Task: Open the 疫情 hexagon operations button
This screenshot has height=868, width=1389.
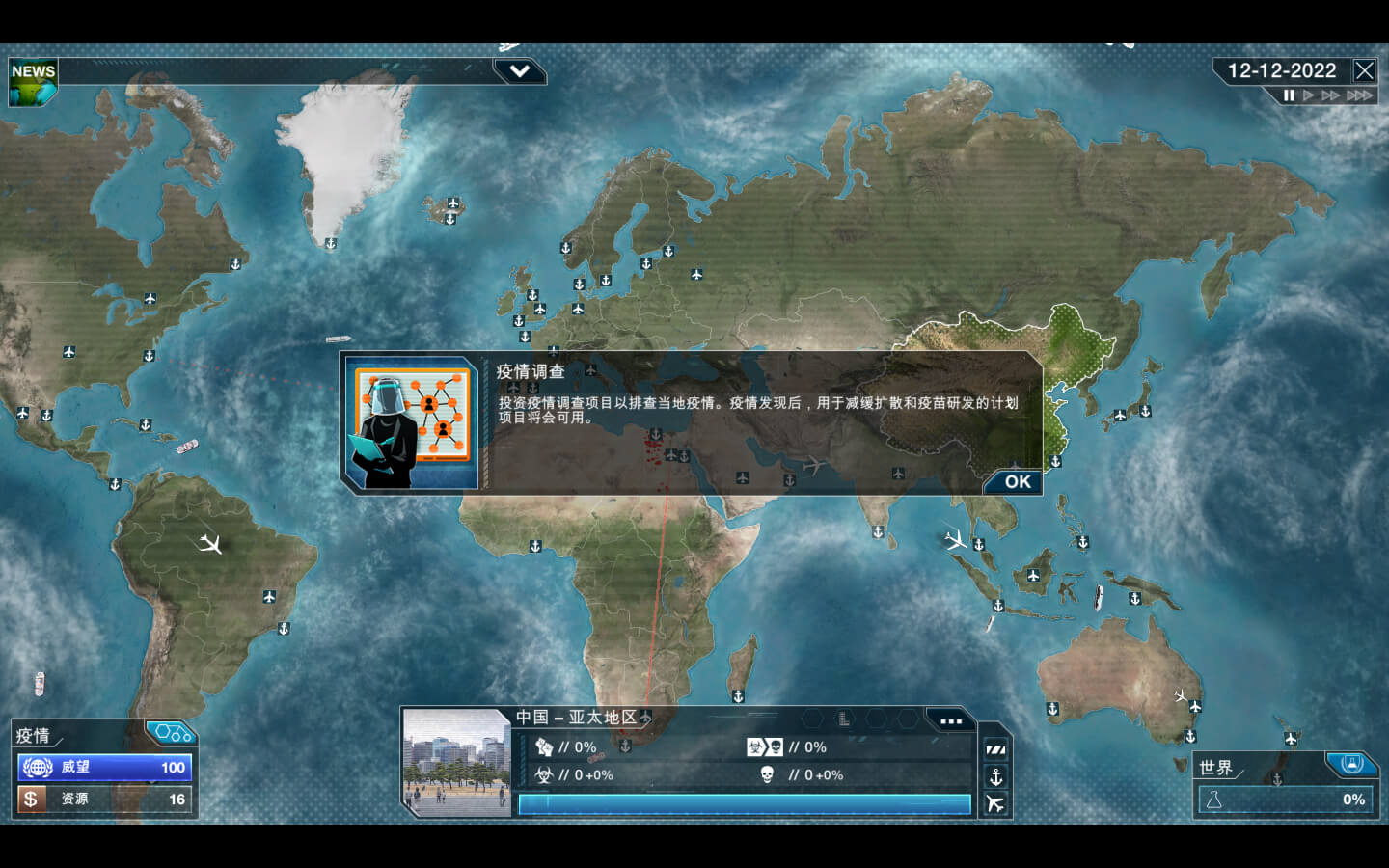Action: [172, 734]
